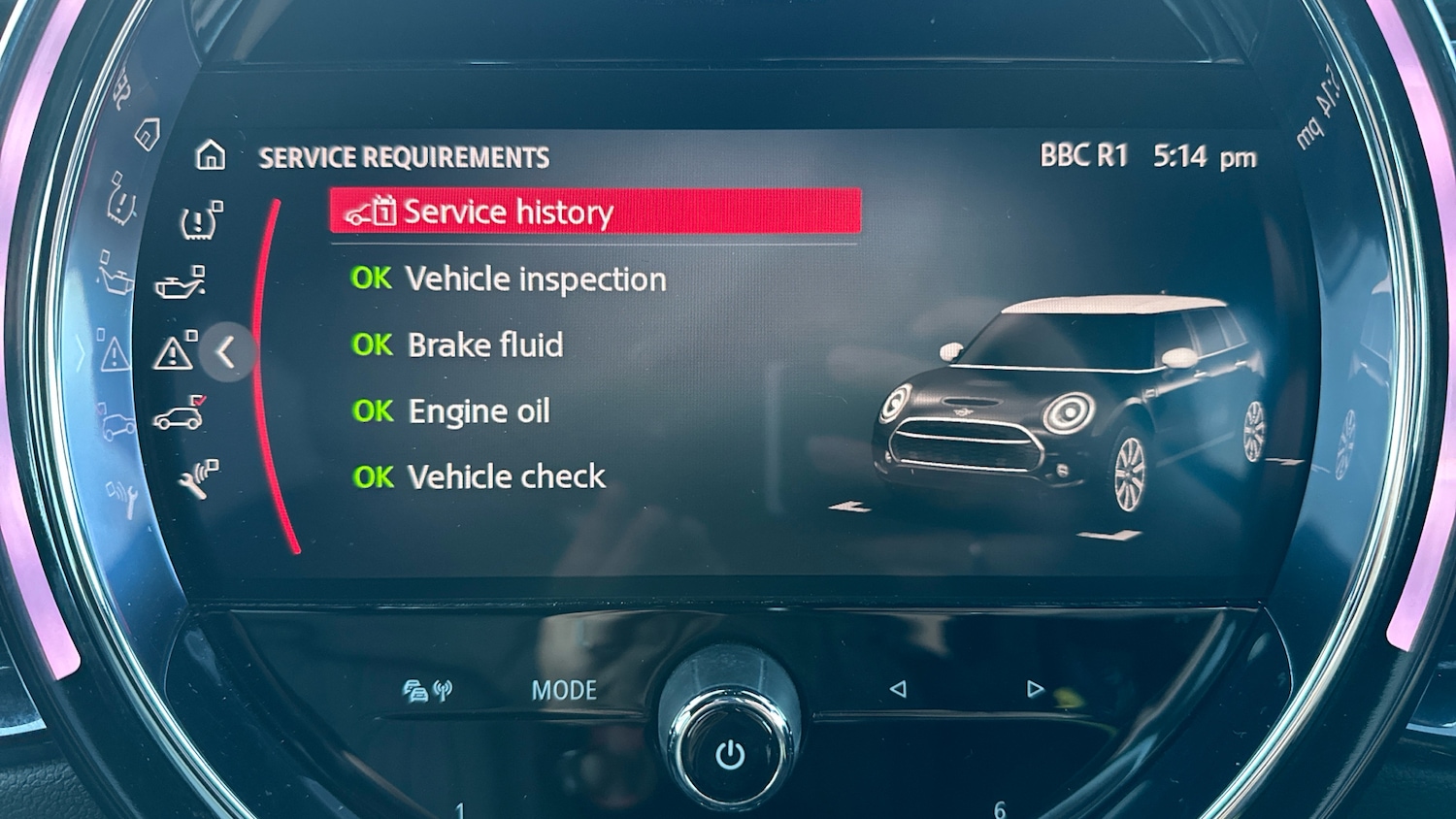Click the check control warning triangle icon
This screenshot has width=1456, height=819.
coord(175,352)
